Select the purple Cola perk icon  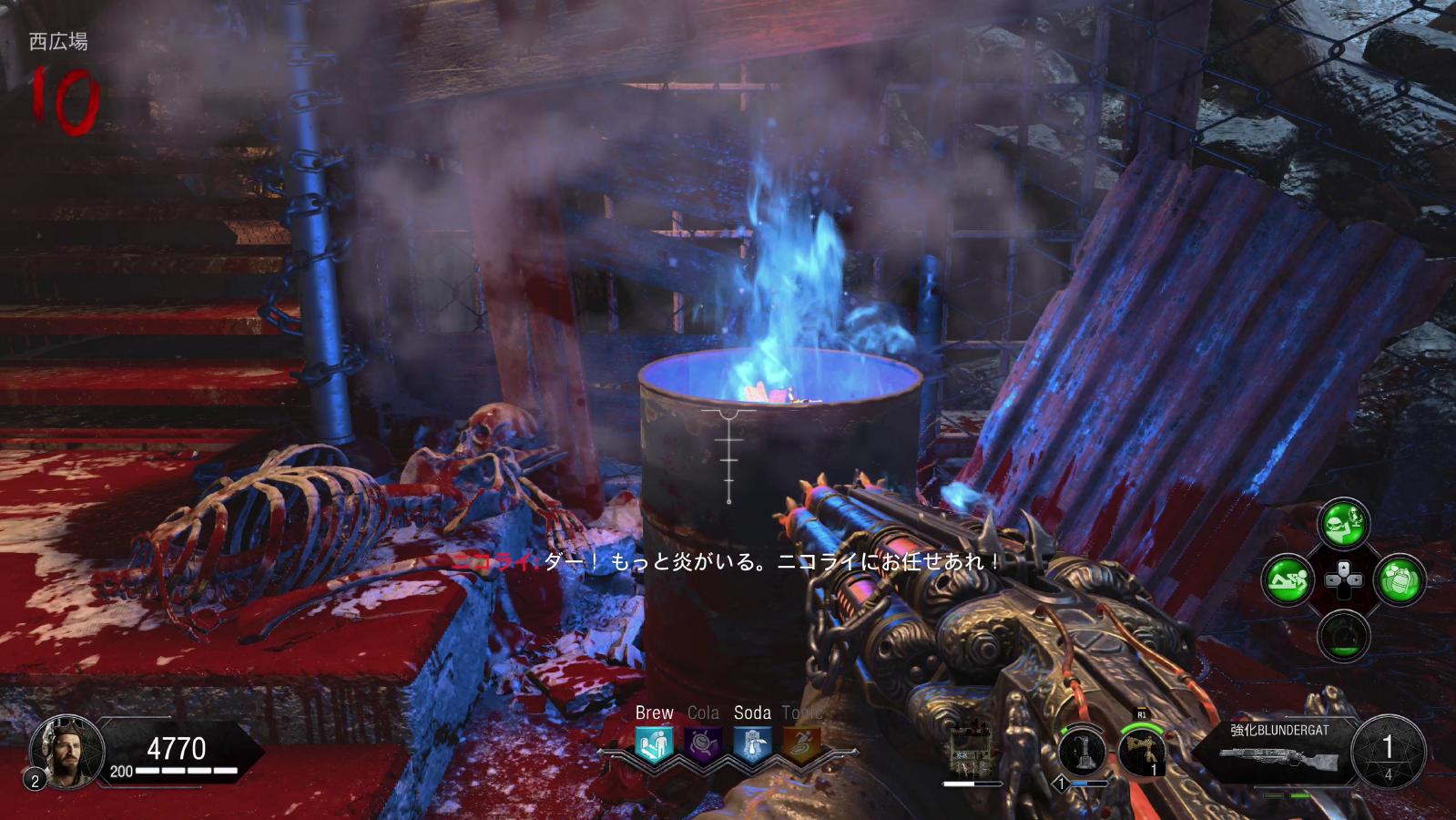pyautogui.click(x=703, y=745)
